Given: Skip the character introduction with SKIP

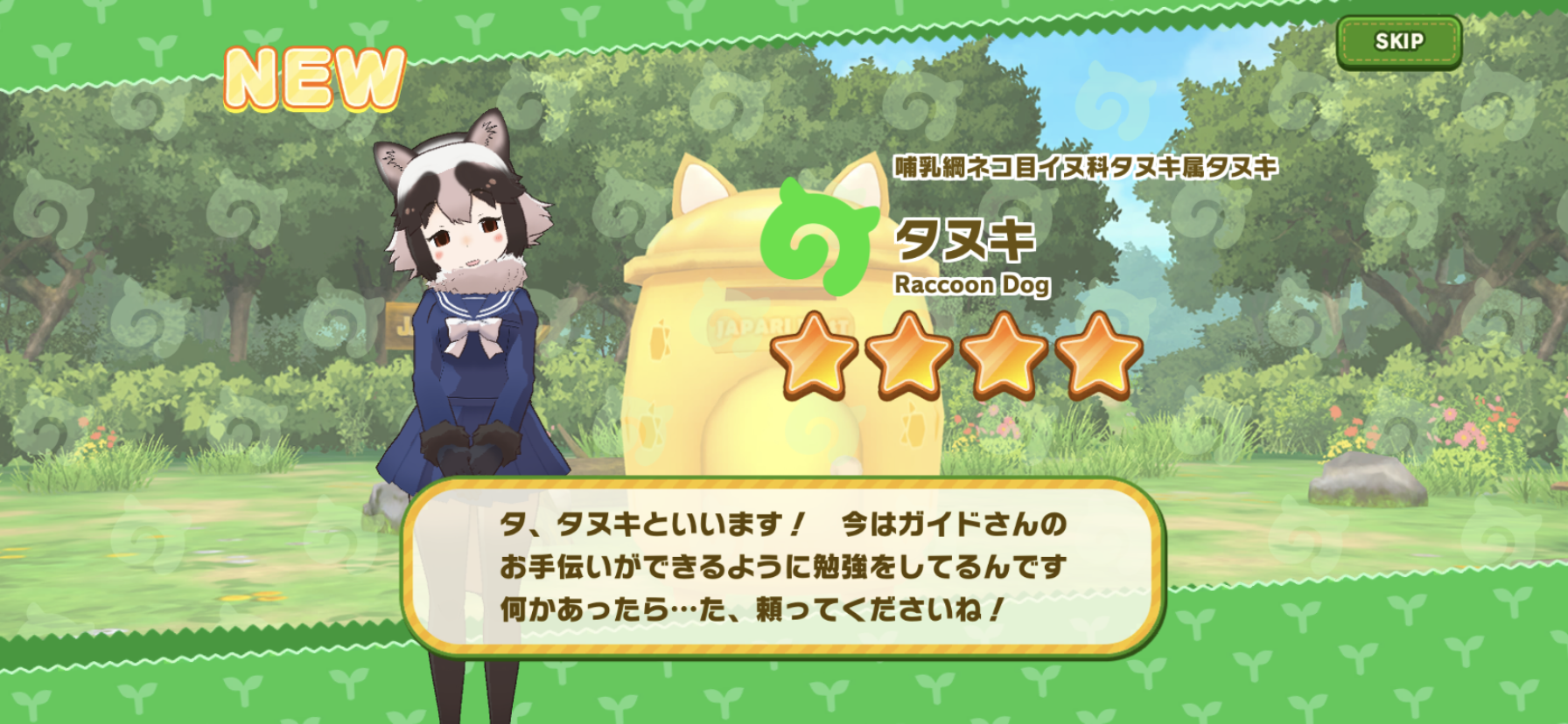Looking at the screenshot, I should point(1398,41).
